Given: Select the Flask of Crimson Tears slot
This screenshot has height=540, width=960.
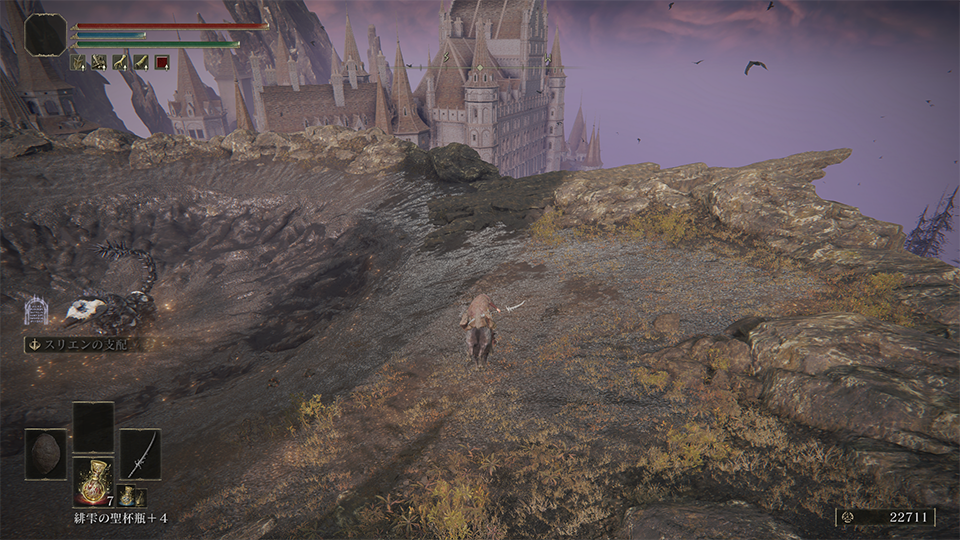Looking at the screenshot, I should pos(93,482).
